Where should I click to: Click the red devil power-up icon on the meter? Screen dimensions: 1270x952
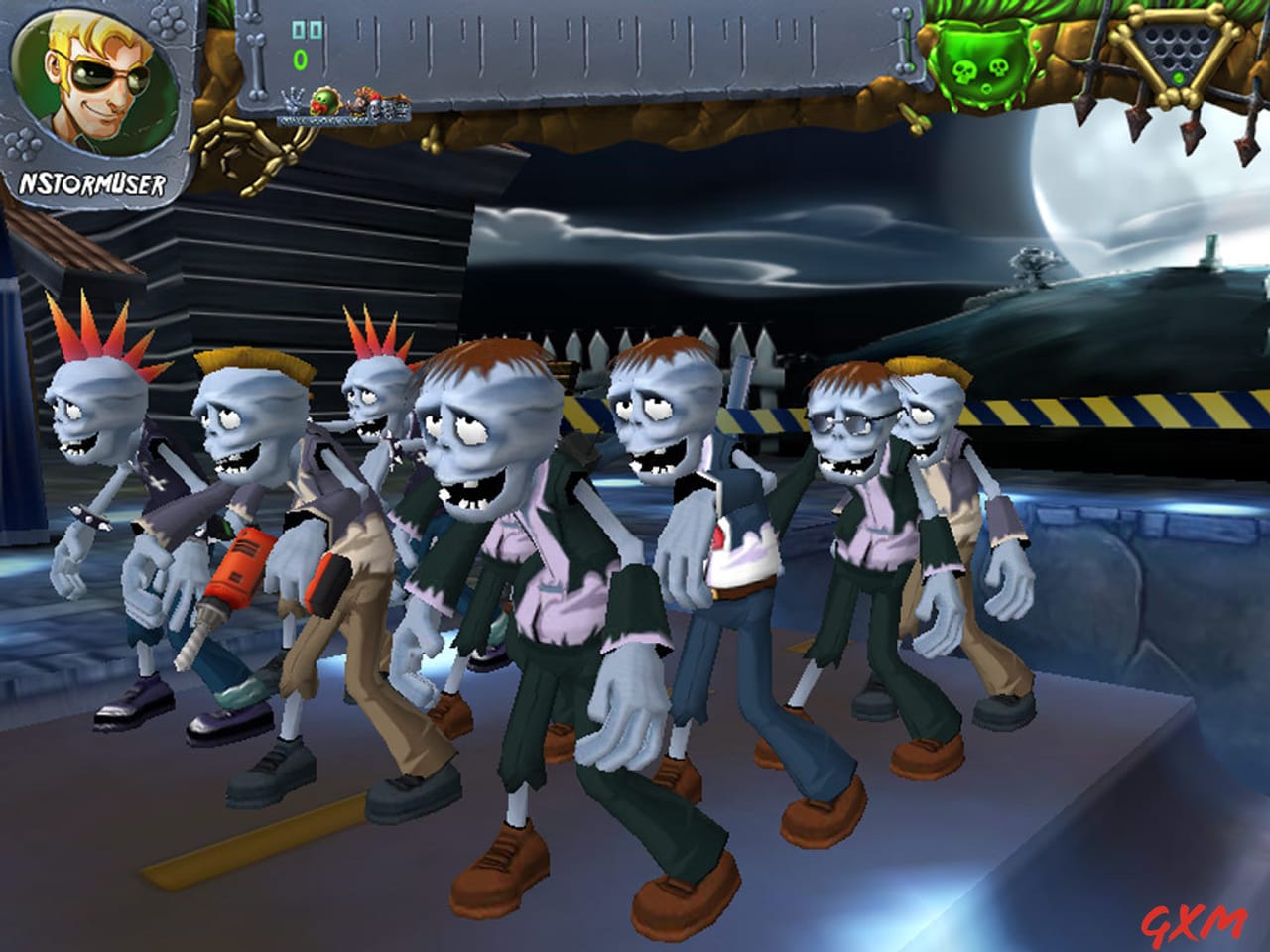click(359, 99)
